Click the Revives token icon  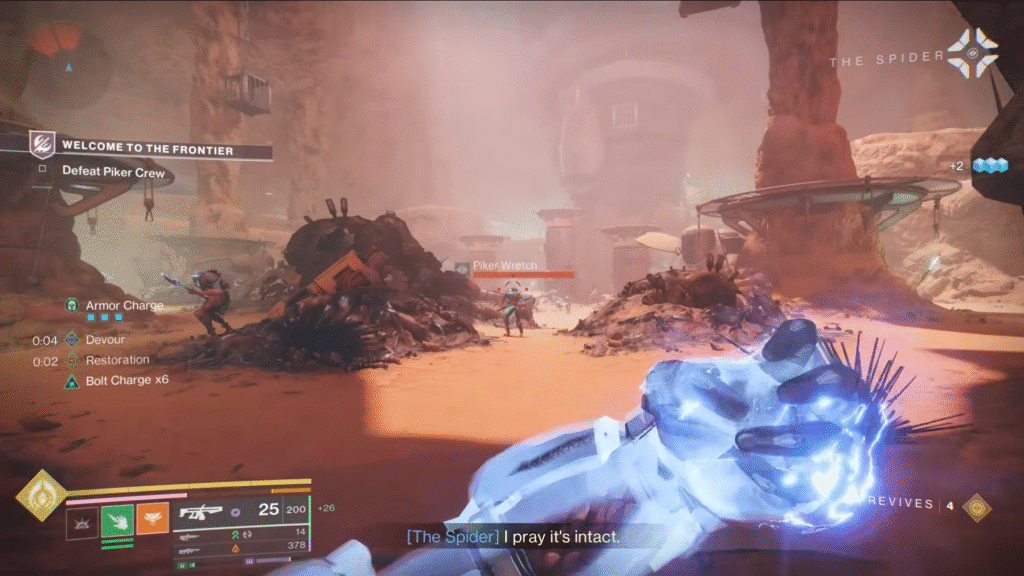976,507
